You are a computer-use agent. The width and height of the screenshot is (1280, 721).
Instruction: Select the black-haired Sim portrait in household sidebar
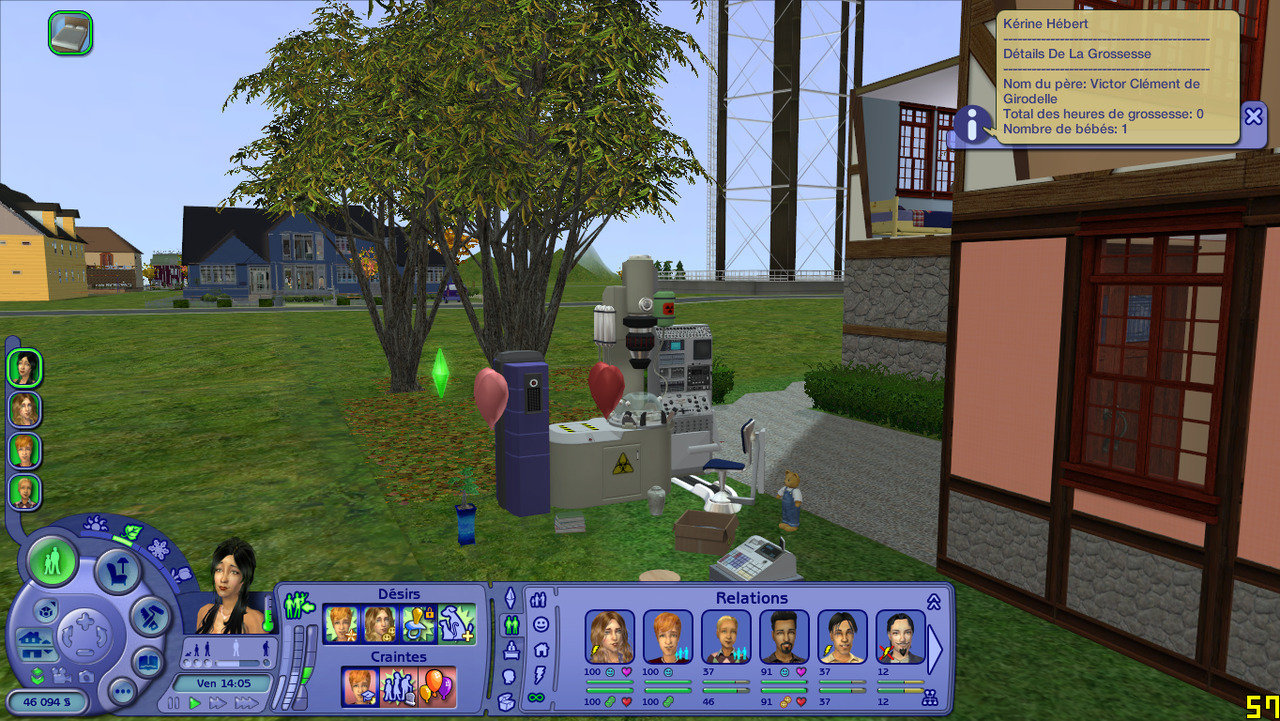coord(24,368)
